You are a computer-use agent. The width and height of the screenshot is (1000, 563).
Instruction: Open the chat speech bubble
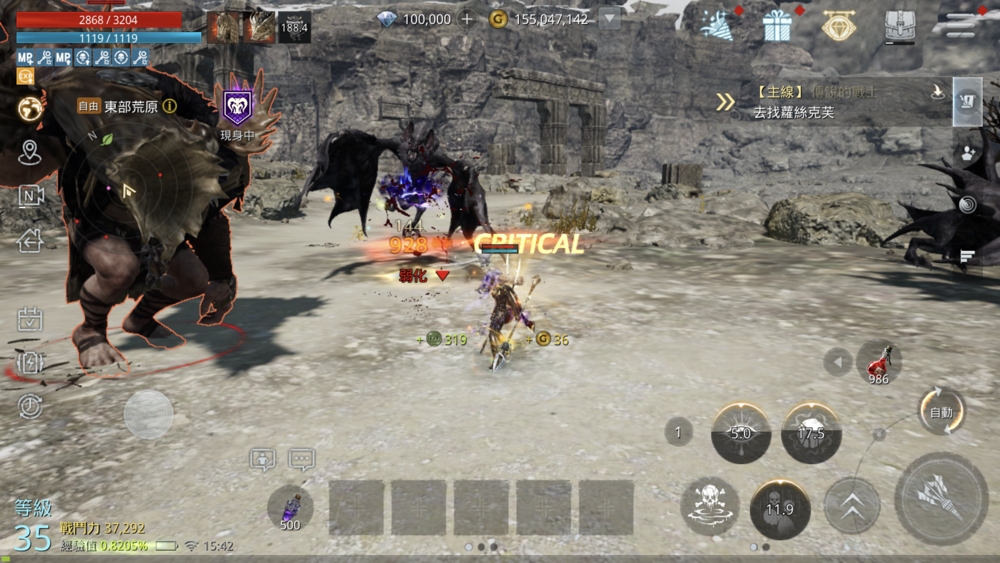[x=301, y=460]
